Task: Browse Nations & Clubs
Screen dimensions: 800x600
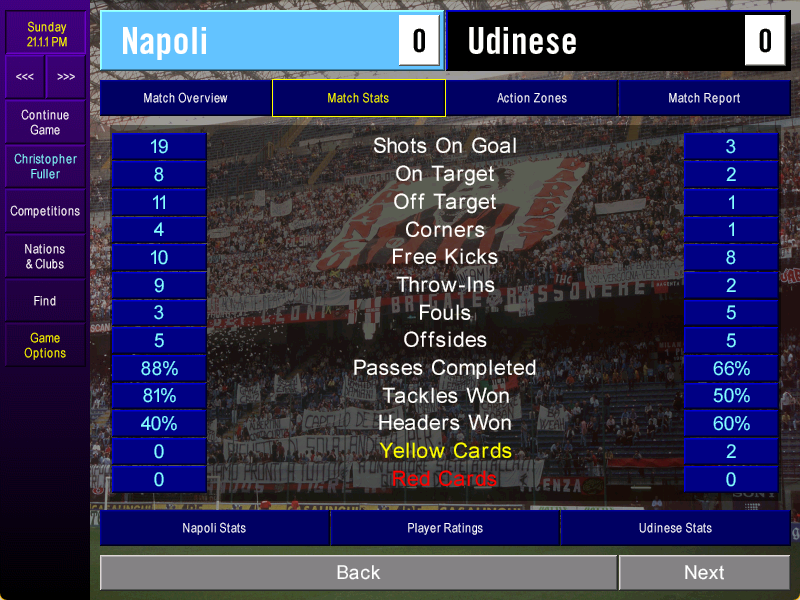Action: (45, 256)
